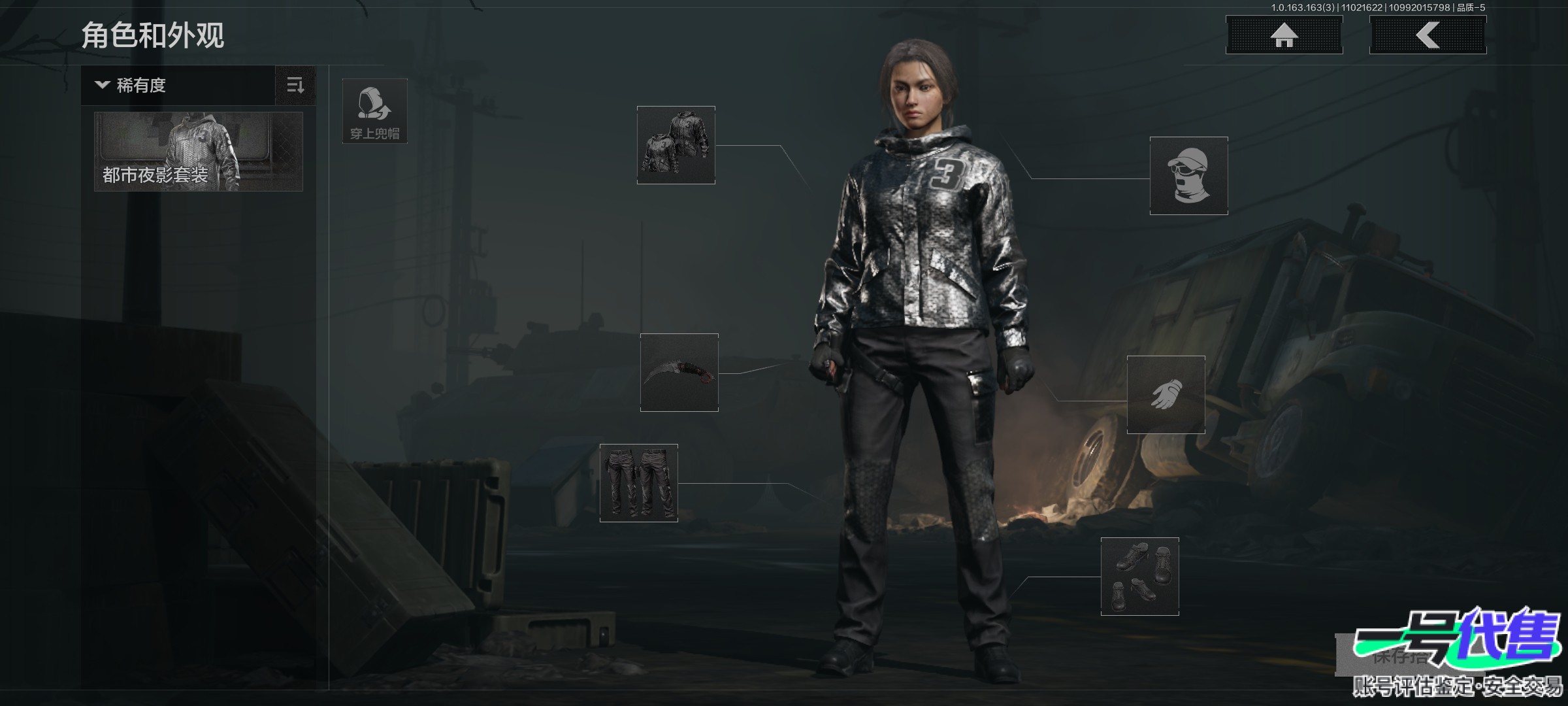Toggle the sort order icon
1568x706 pixels.
(295, 86)
